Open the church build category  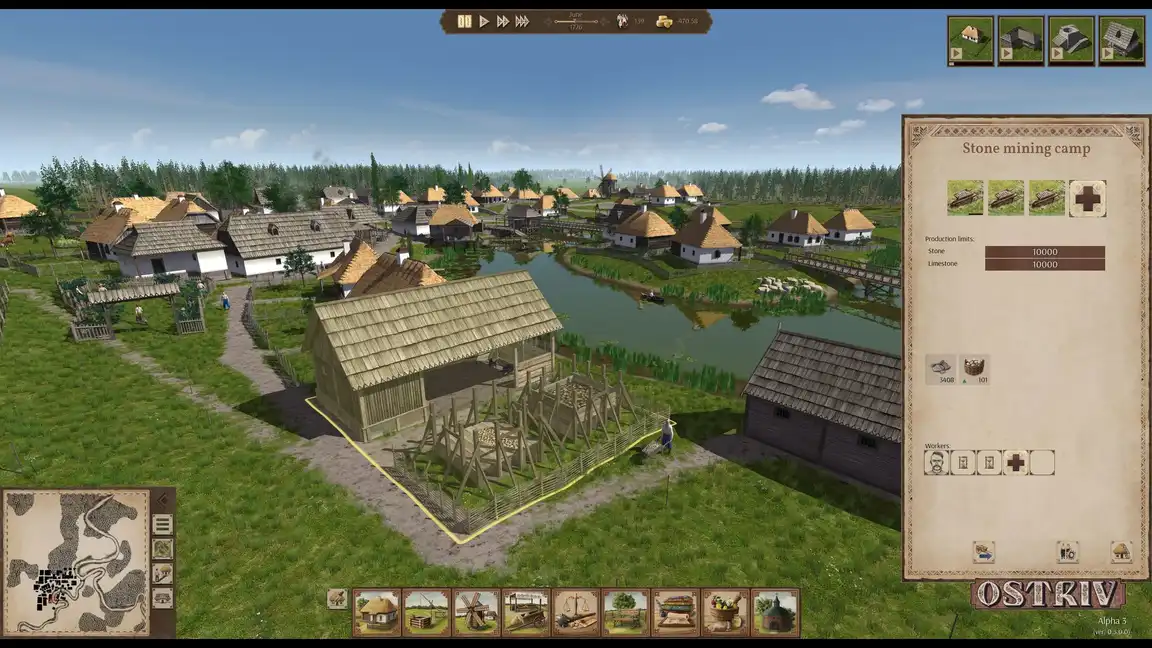click(x=775, y=612)
